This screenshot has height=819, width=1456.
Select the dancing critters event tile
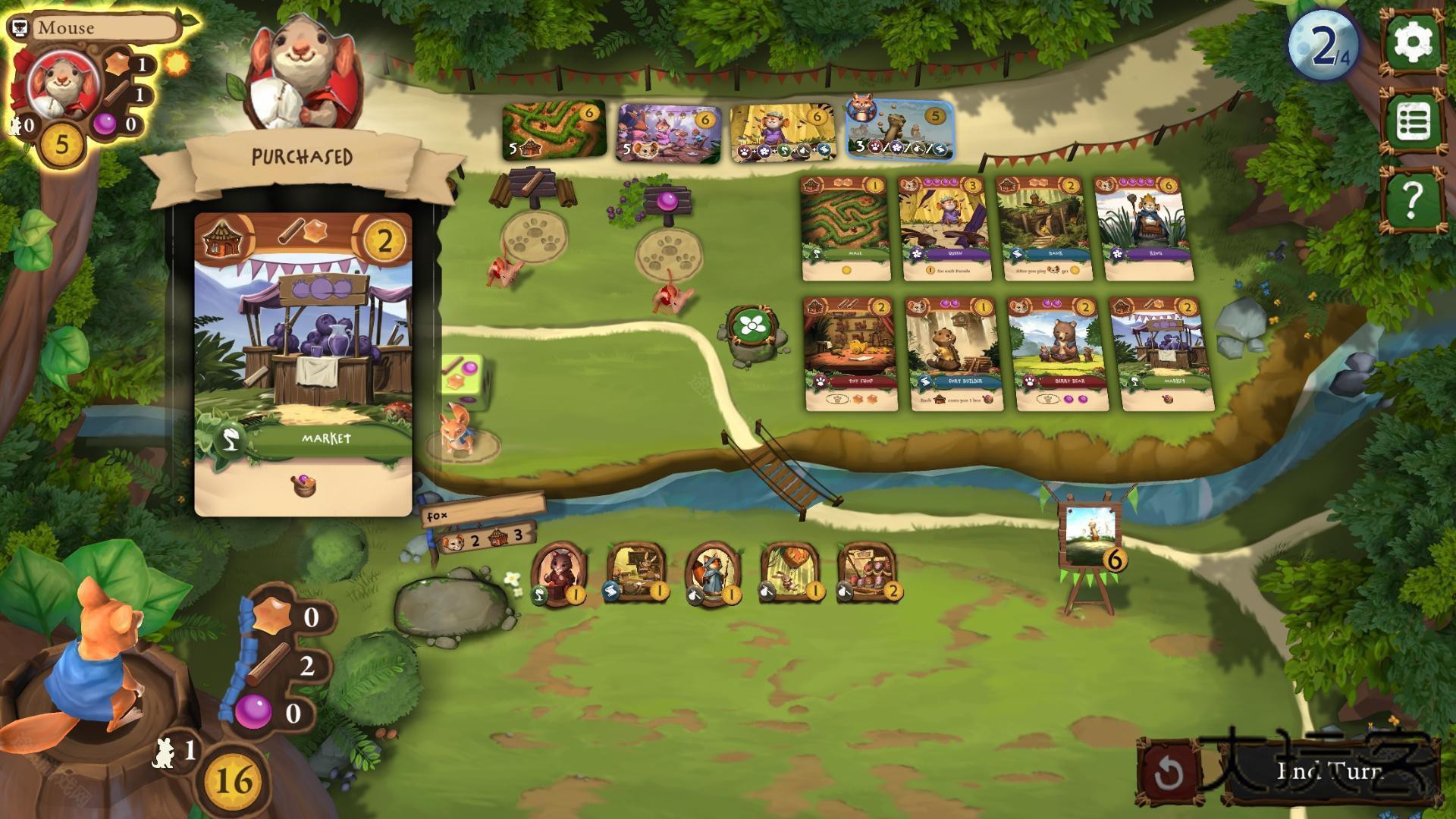(668, 133)
